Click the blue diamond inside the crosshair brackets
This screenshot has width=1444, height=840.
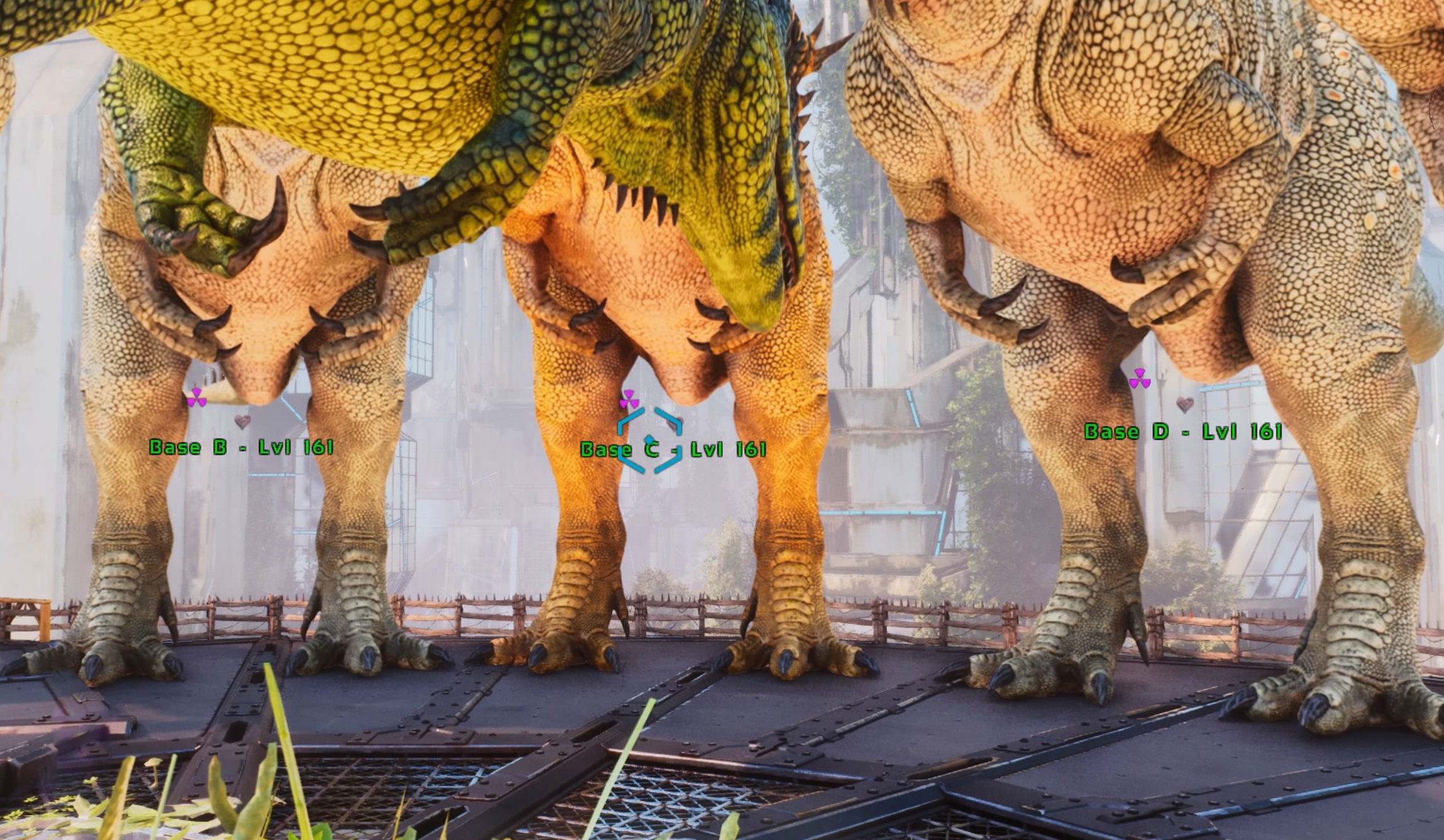click(649, 439)
